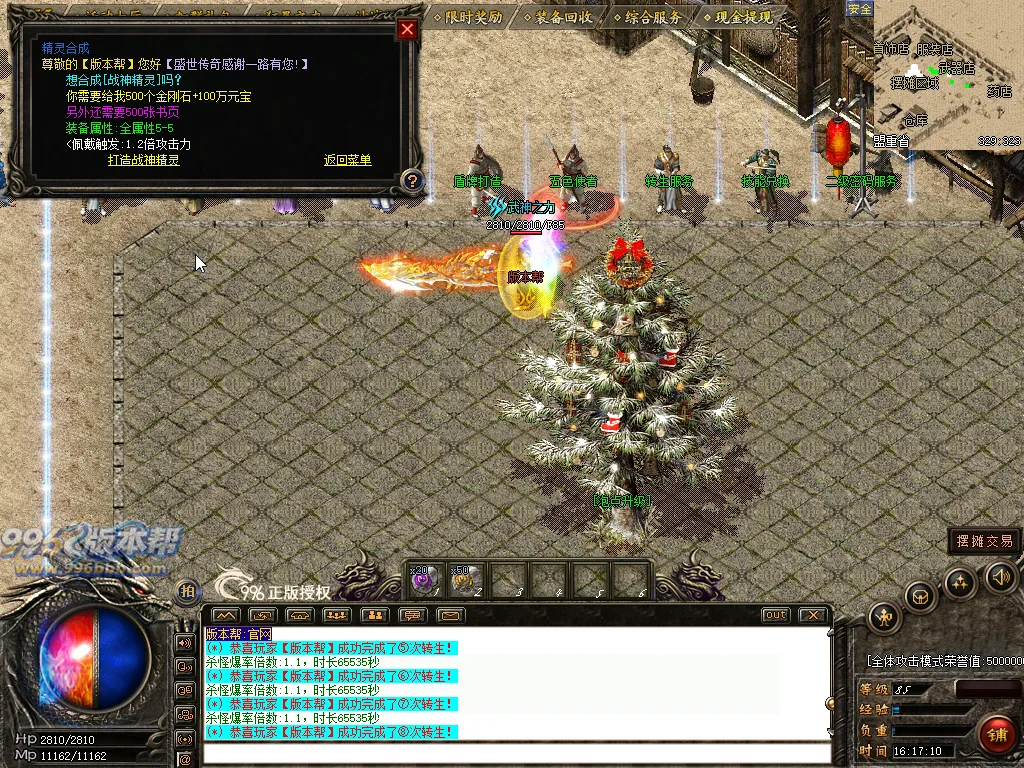
Task: Close the chat panel with its X
Action: click(814, 615)
